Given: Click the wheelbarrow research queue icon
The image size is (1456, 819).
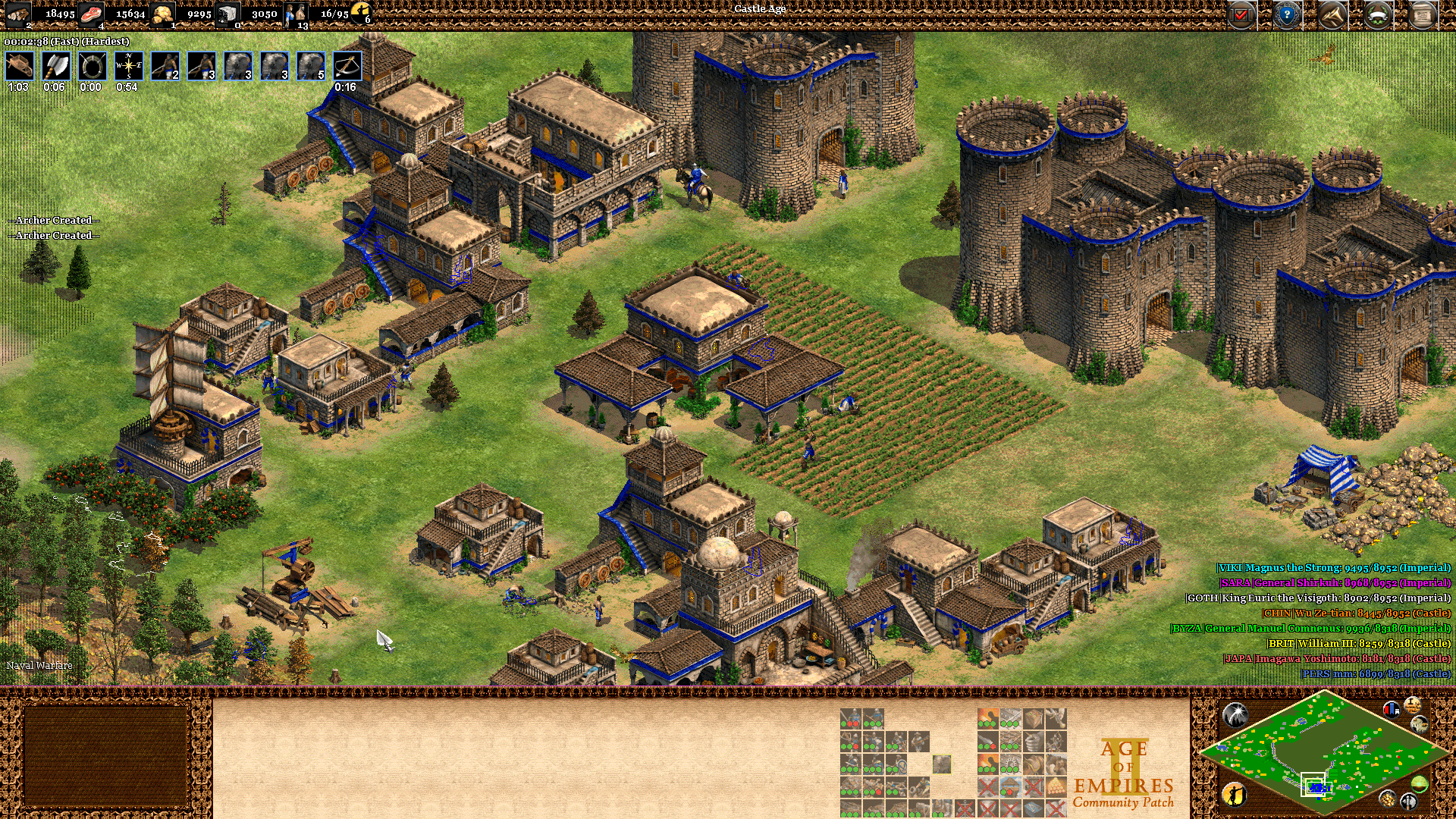Looking at the screenshot, I should (x=19, y=66).
